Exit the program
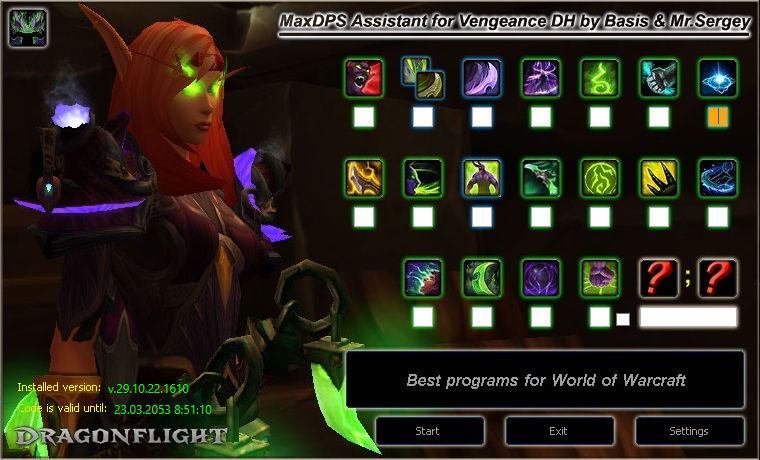This screenshot has width=760, height=460. 558,431
